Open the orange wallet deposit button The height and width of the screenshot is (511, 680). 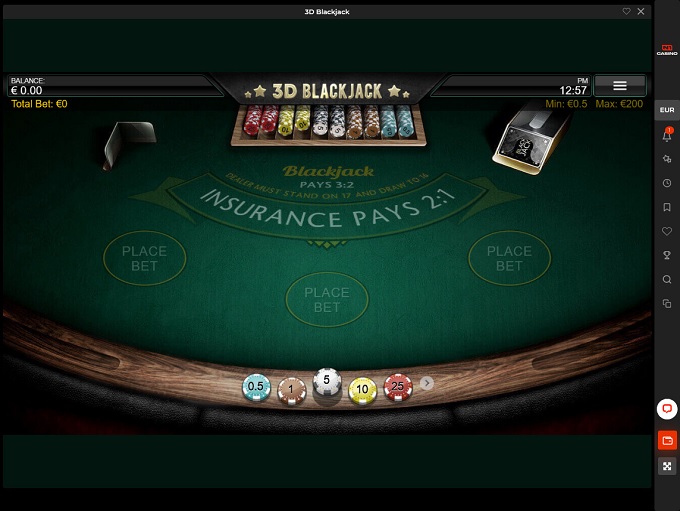click(667, 440)
